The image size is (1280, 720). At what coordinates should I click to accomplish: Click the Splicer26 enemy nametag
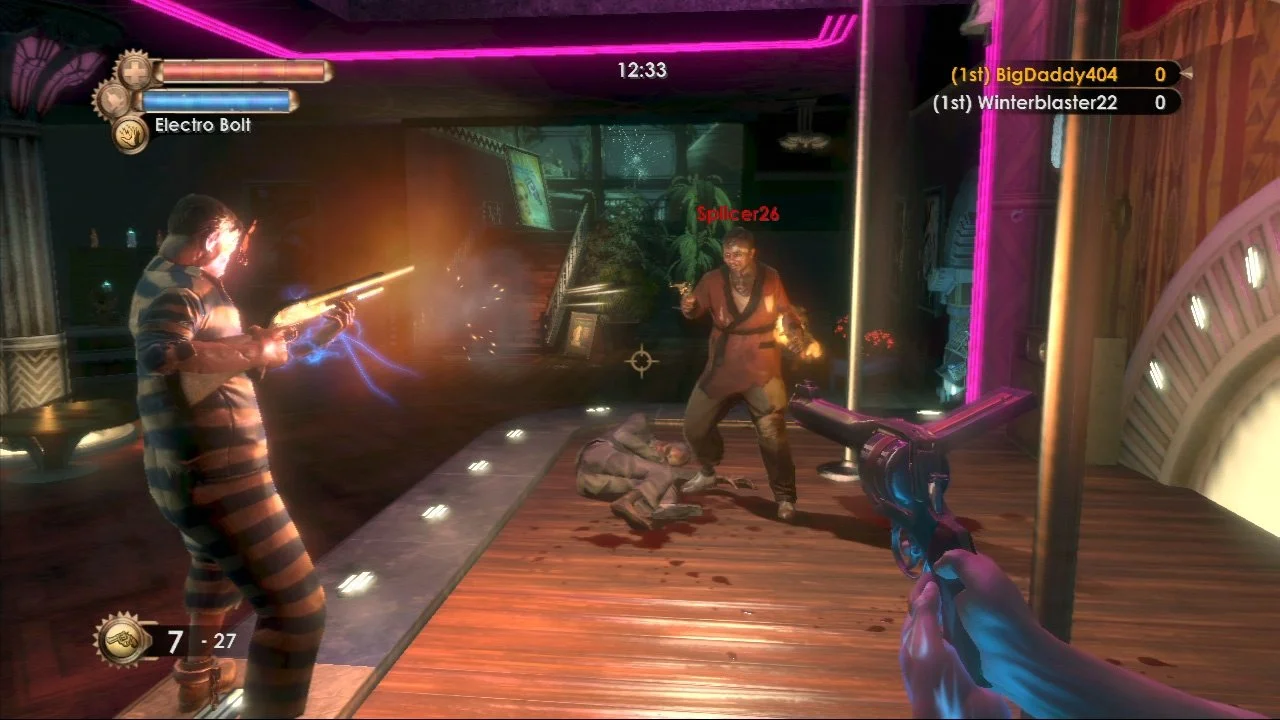coord(737,213)
